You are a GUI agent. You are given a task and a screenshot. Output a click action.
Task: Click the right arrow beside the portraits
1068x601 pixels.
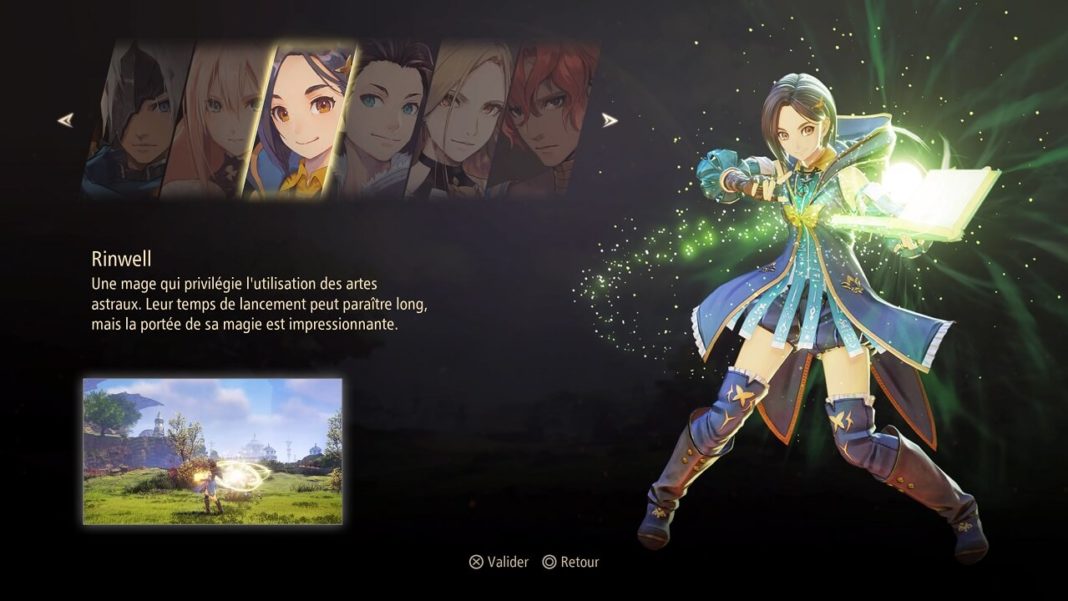[x=609, y=120]
